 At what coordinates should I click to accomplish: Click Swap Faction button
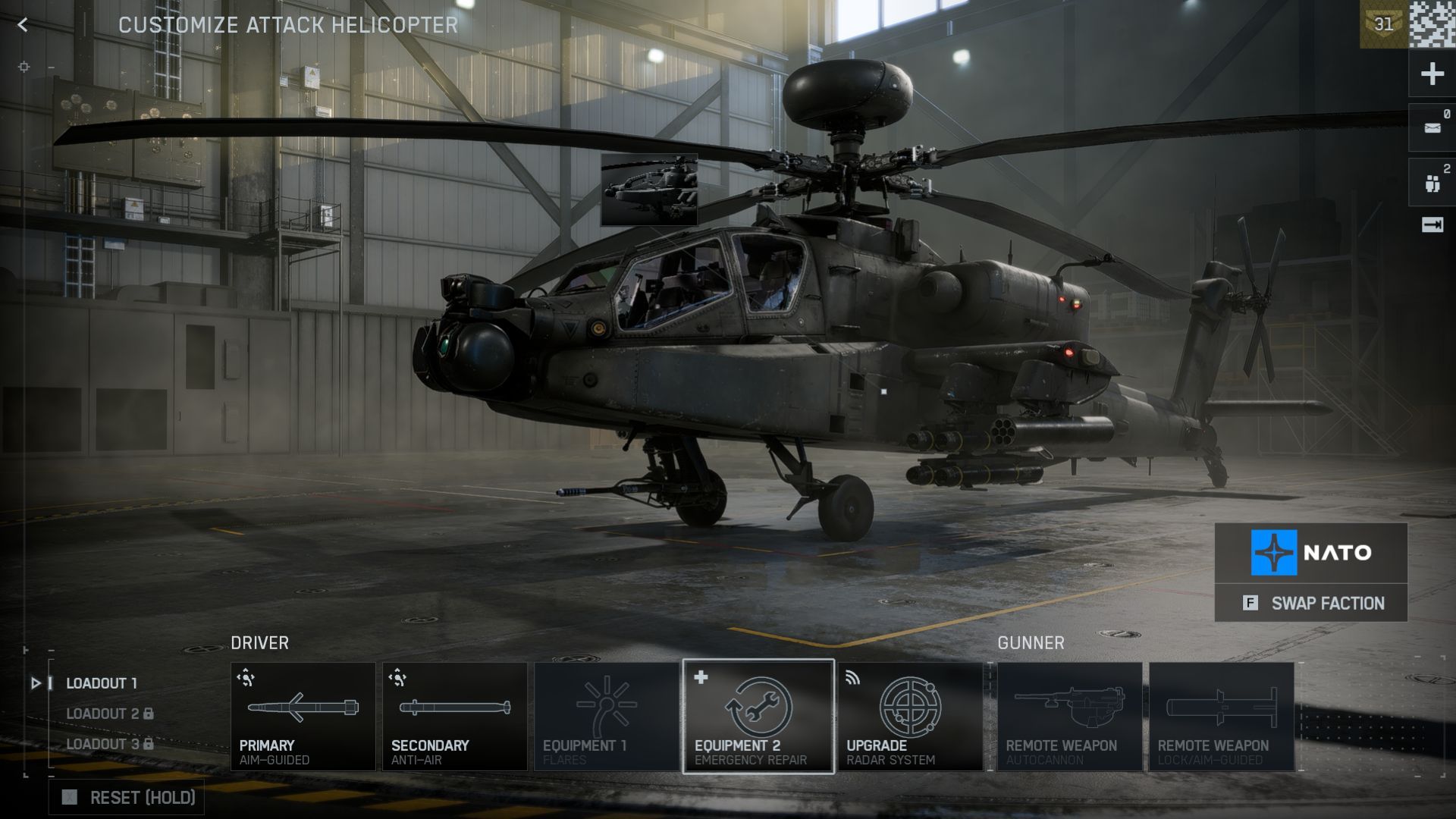click(x=1311, y=603)
